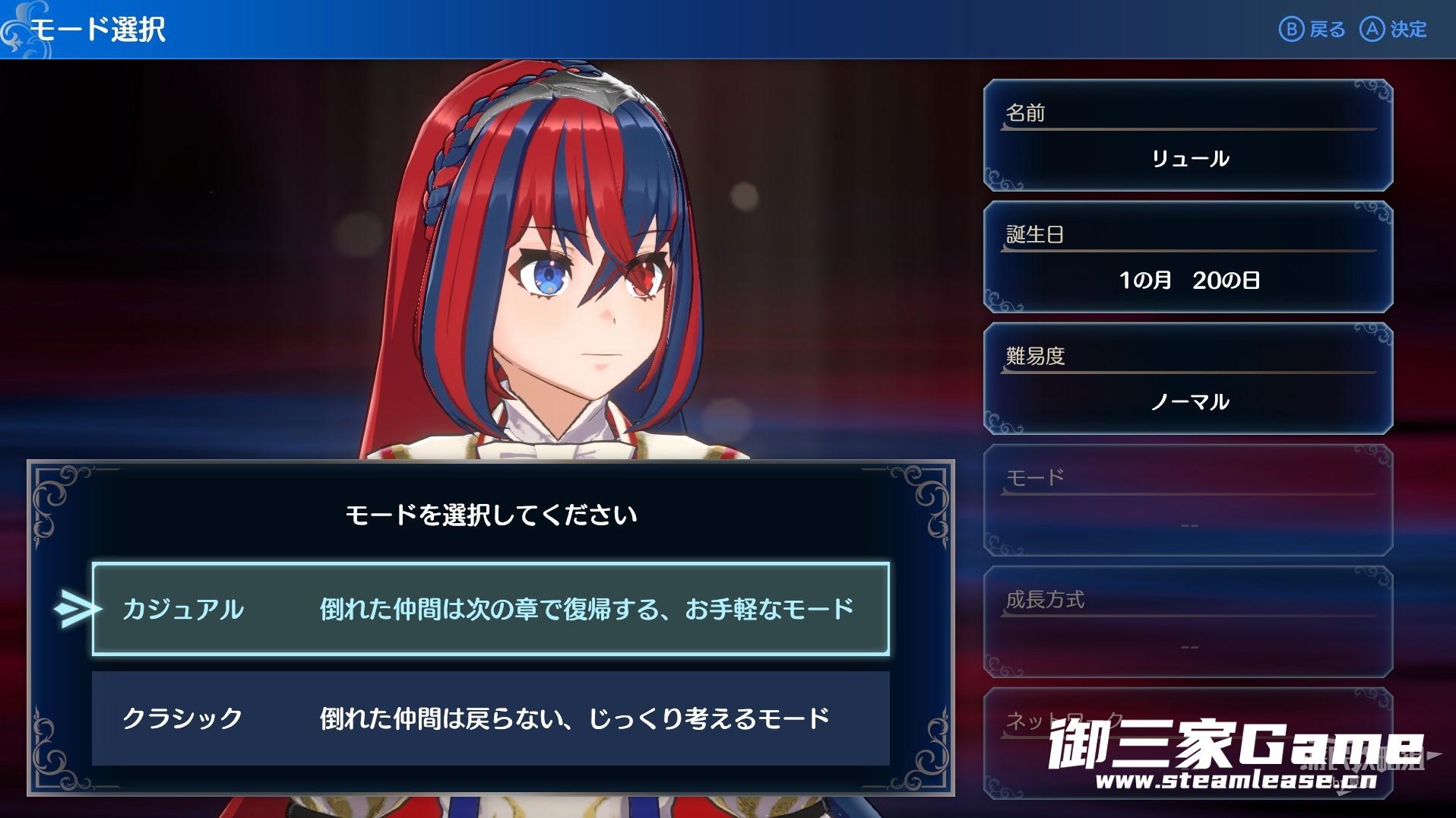Select the 誕生日 birthday panel
1456x818 pixels.
[x=1188, y=257]
